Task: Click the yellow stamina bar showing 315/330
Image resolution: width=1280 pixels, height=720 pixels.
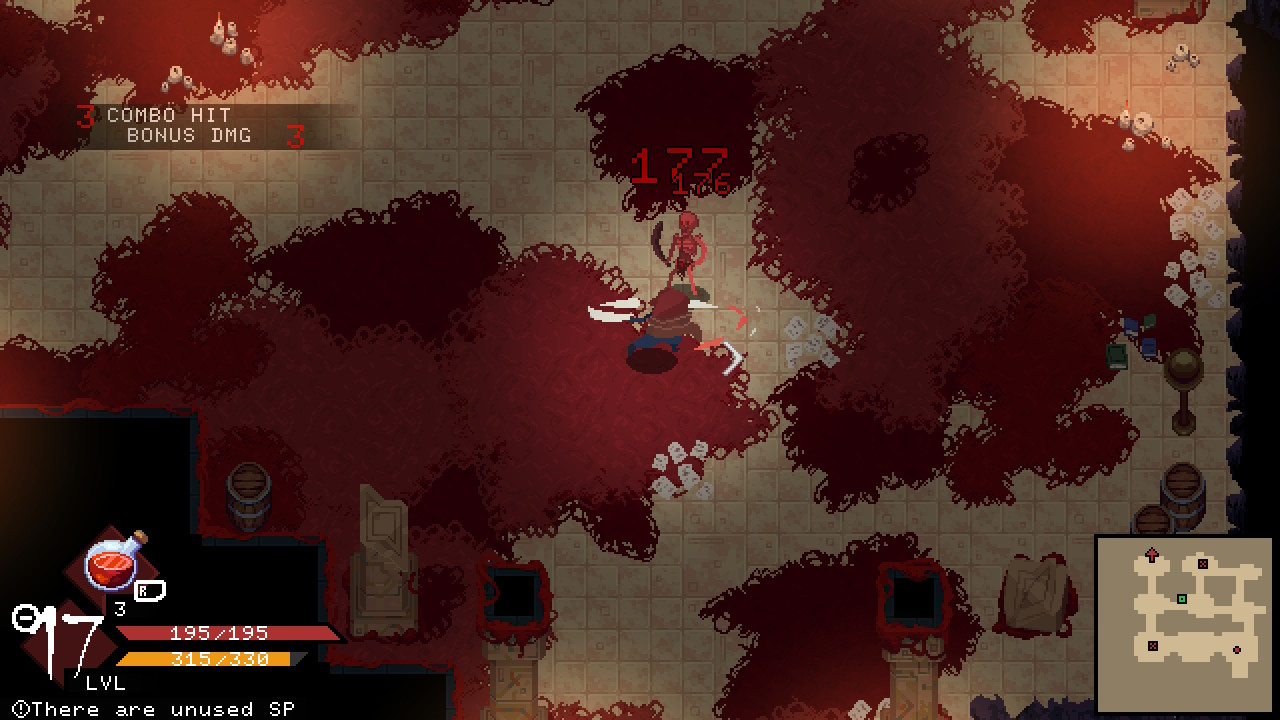Action: [219, 658]
